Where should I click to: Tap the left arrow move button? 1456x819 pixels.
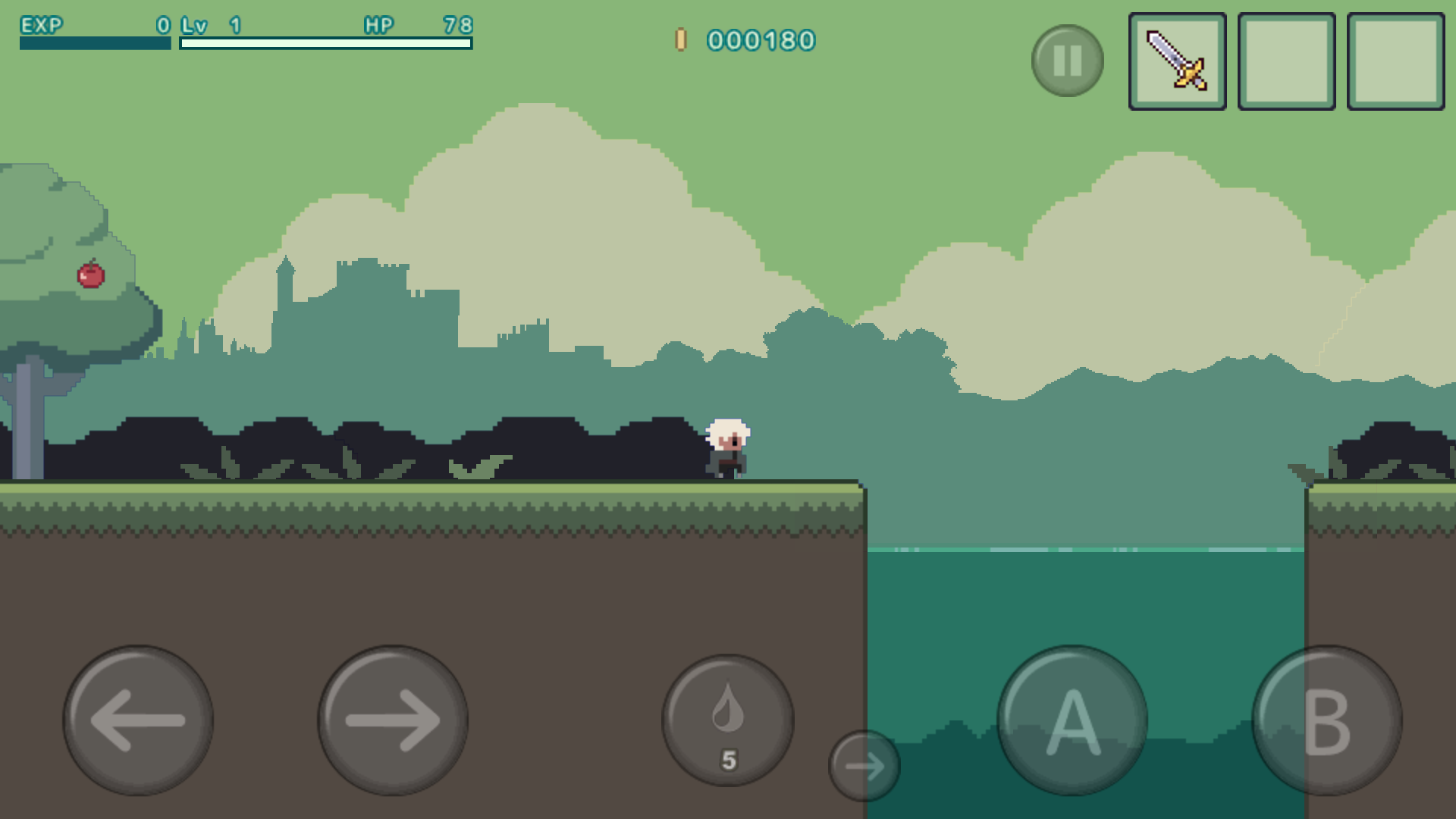(x=138, y=720)
